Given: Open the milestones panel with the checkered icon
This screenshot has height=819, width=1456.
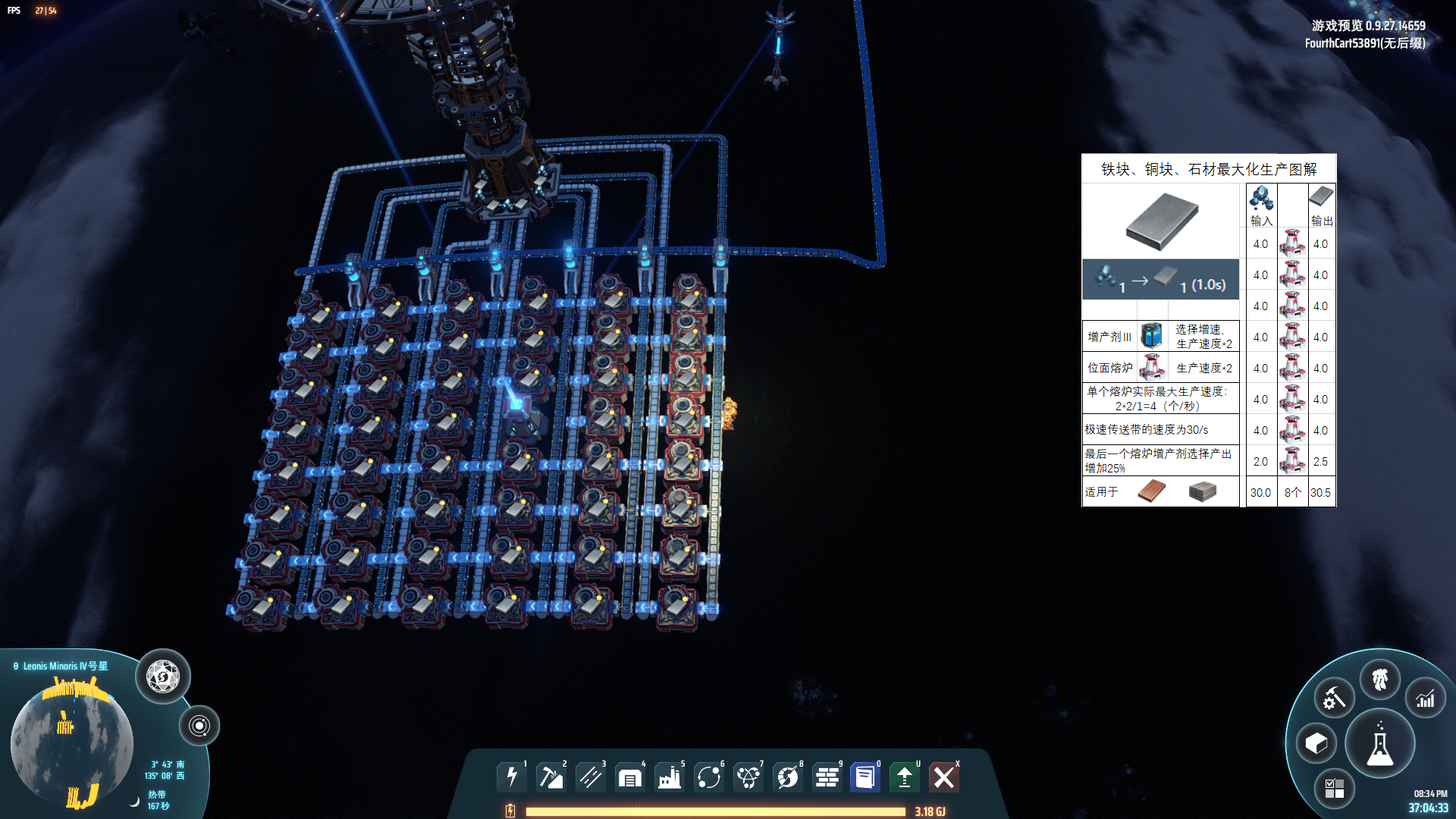Looking at the screenshot, I should point(1336,789).
